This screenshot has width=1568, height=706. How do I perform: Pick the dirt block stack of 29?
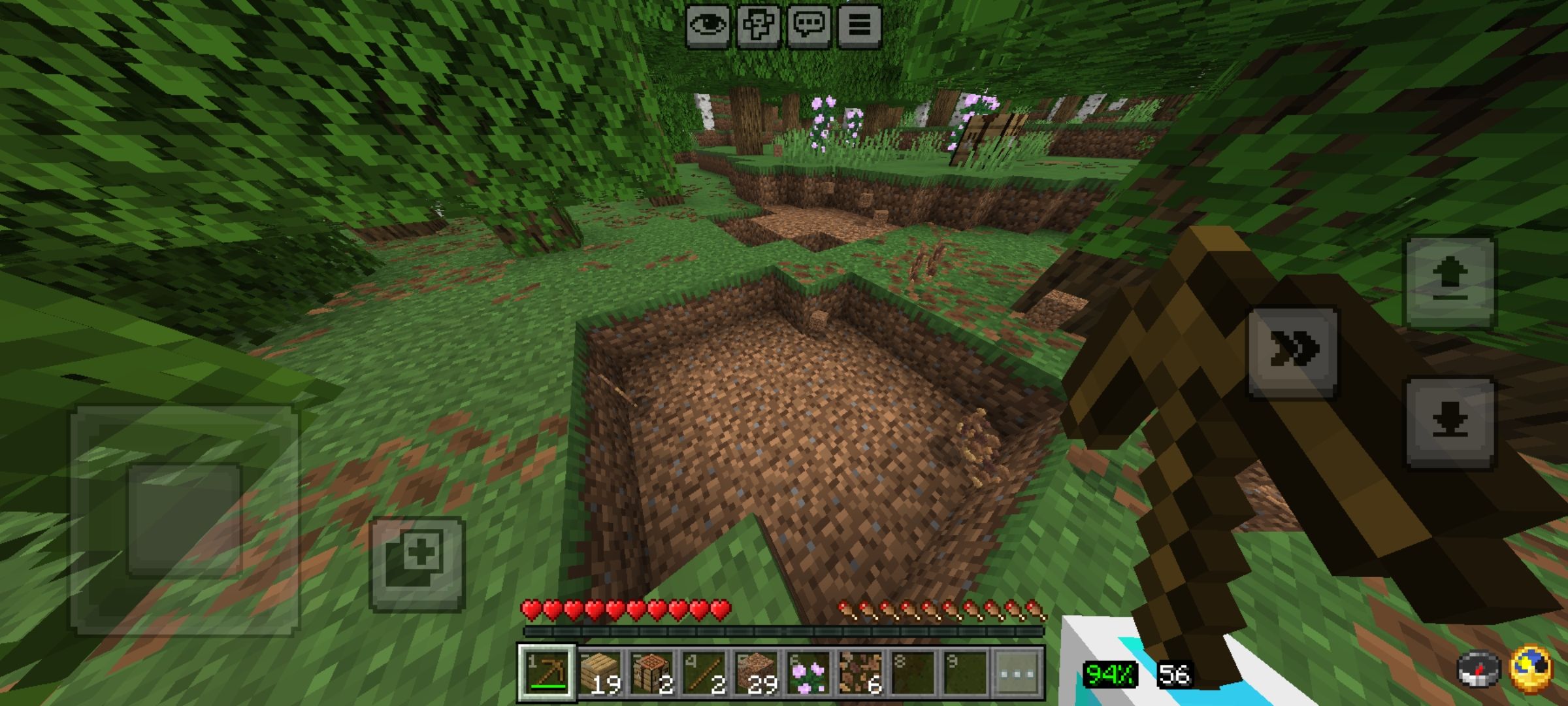(x=757, y=673)
